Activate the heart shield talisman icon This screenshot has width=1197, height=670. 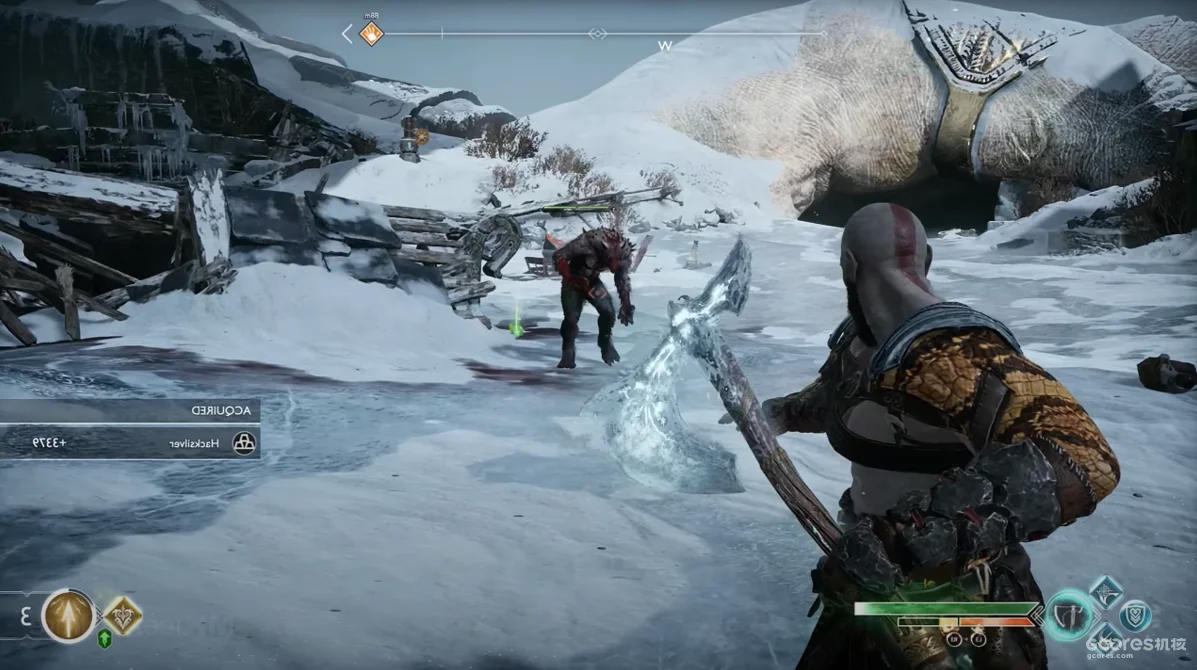pyautogui.click(x=1135, y=614)
